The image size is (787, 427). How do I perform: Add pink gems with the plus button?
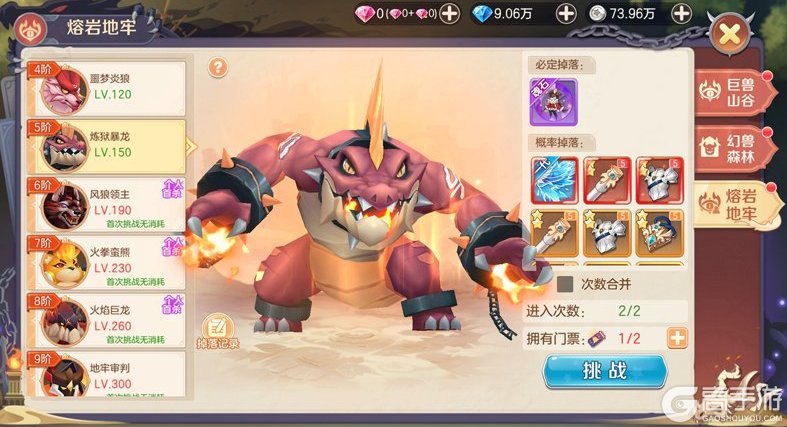pos(450,13)
